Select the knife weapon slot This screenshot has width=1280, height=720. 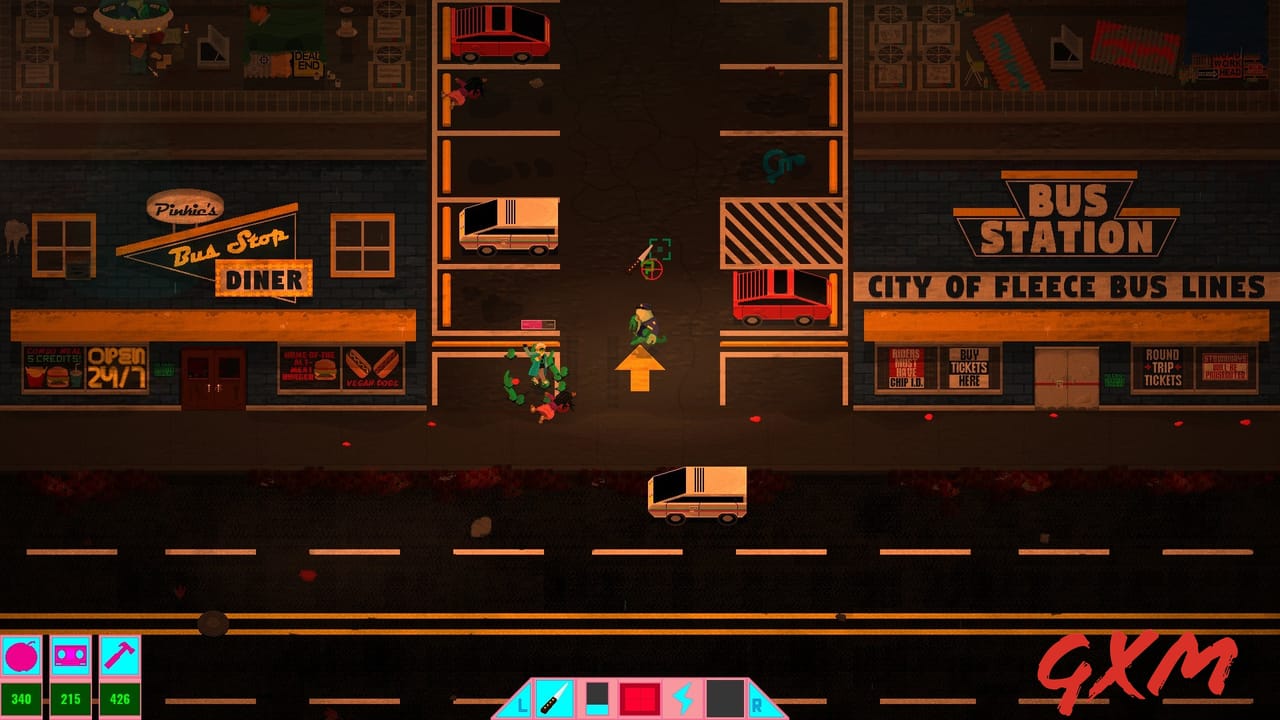point(553,698)
